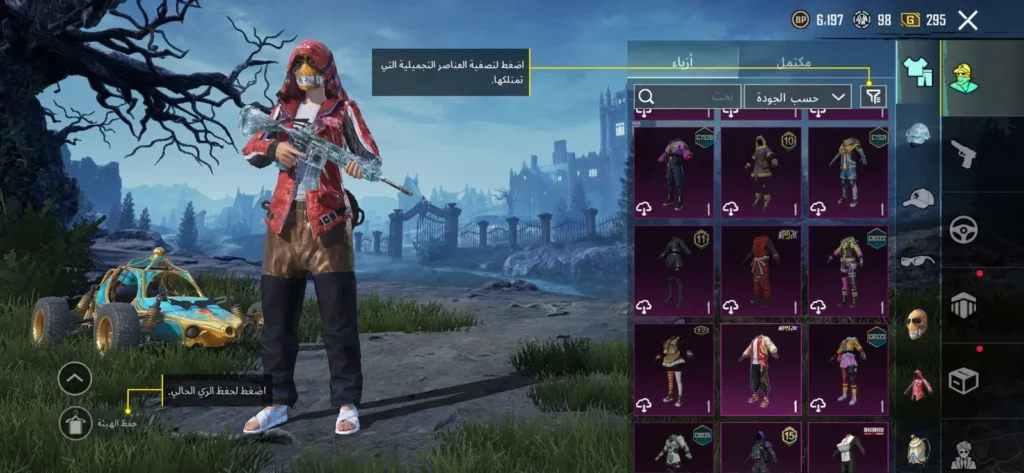
Task: Choose the white and red jacket outfit
Action: (760, 368)
